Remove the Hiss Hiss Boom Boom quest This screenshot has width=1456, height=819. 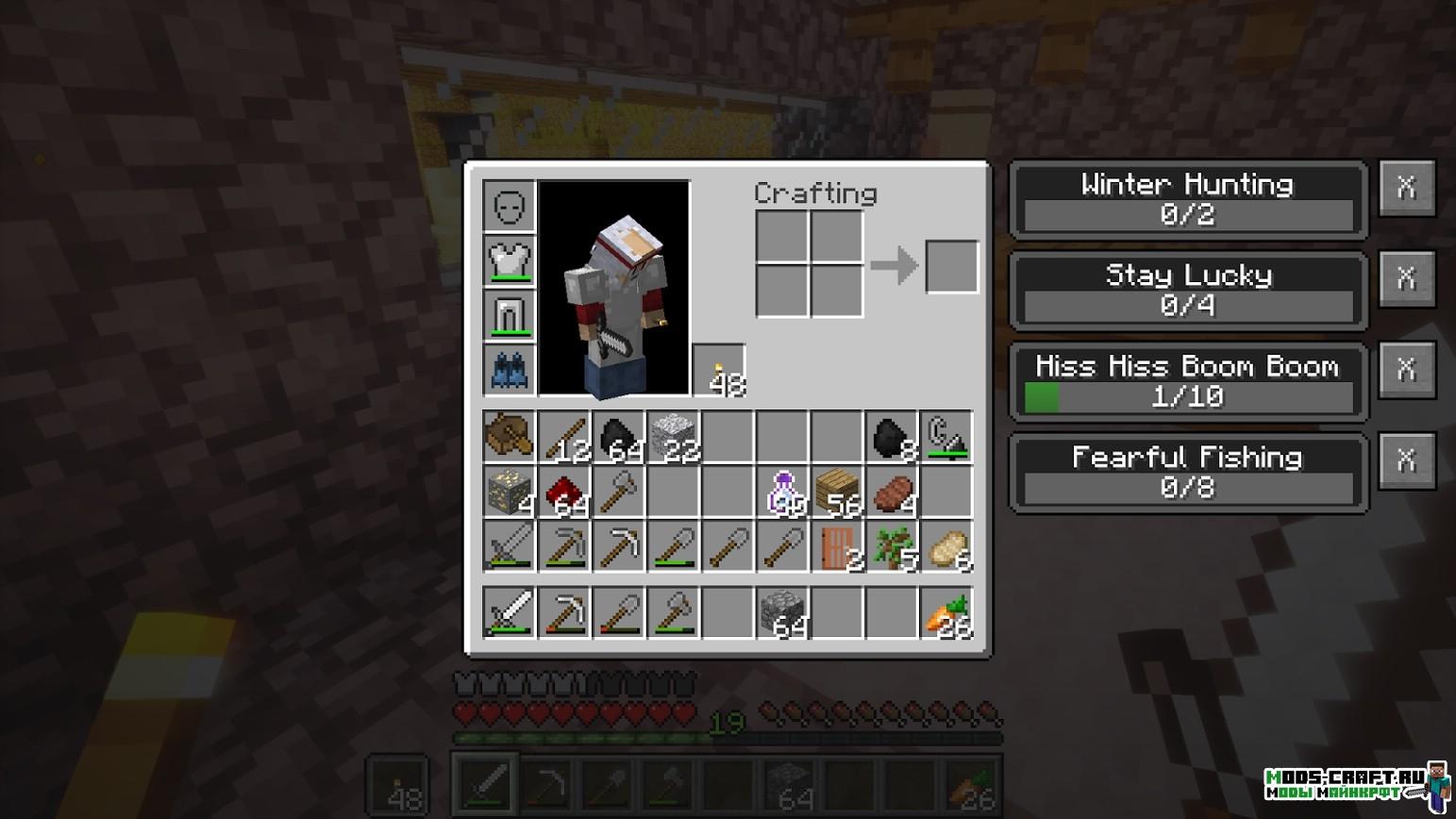coord(1406,369)
